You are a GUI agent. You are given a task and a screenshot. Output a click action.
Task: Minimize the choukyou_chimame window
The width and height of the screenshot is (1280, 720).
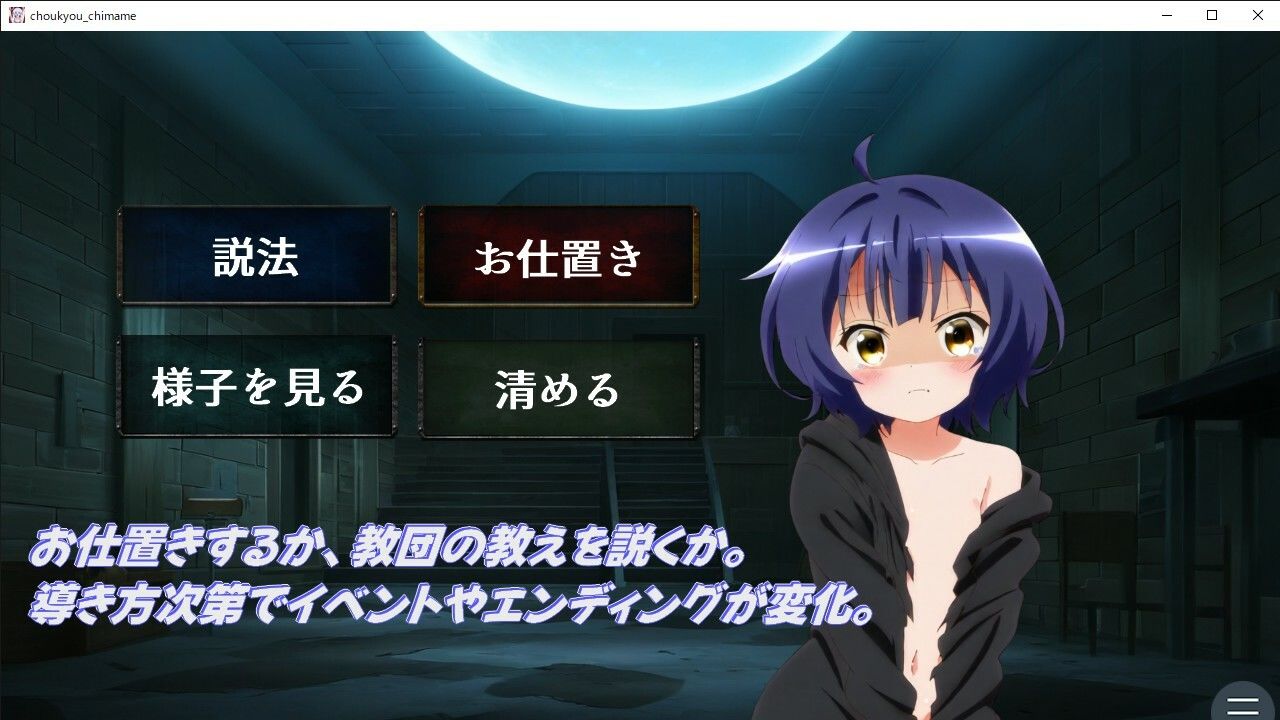tap(1166, 15)
